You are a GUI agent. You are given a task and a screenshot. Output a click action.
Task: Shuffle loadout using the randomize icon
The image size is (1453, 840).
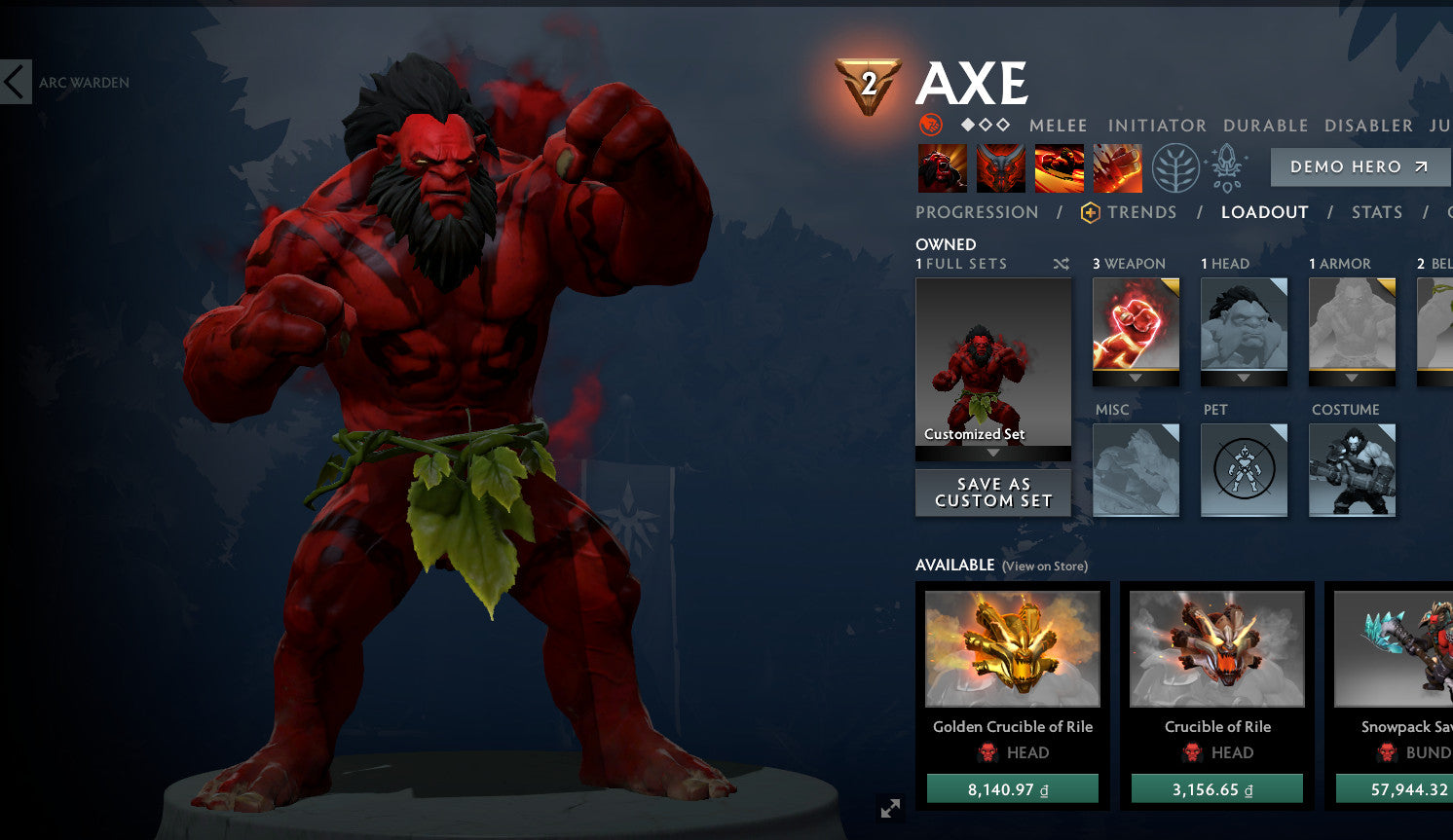click(1060, 263)
